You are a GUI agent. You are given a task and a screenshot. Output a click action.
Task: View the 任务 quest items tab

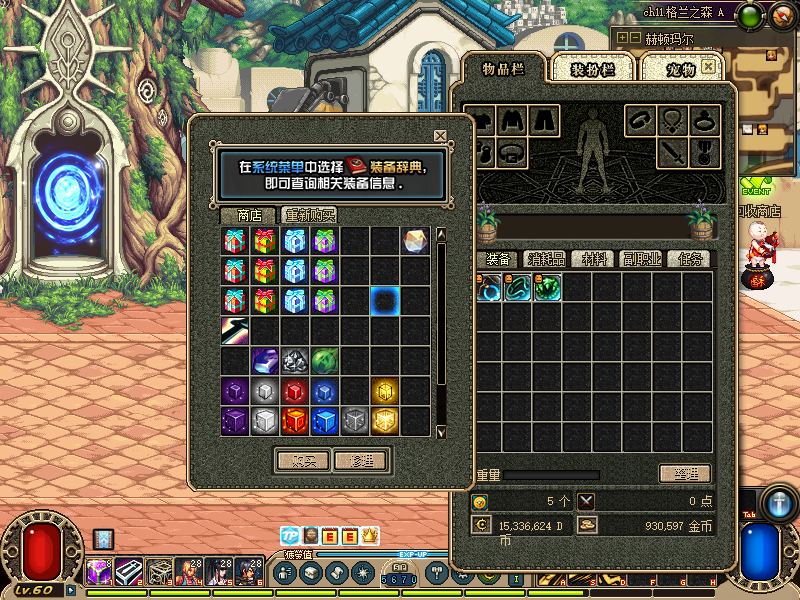(x=690, y=259)
